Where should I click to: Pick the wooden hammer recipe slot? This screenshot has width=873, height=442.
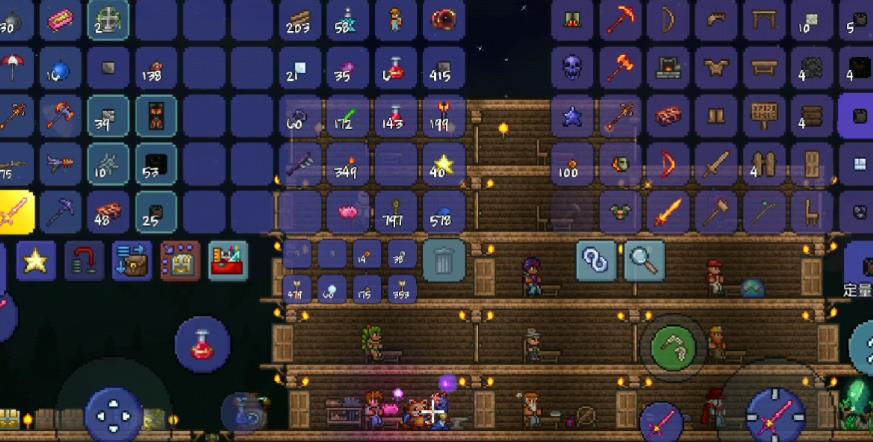click(716, 211)
